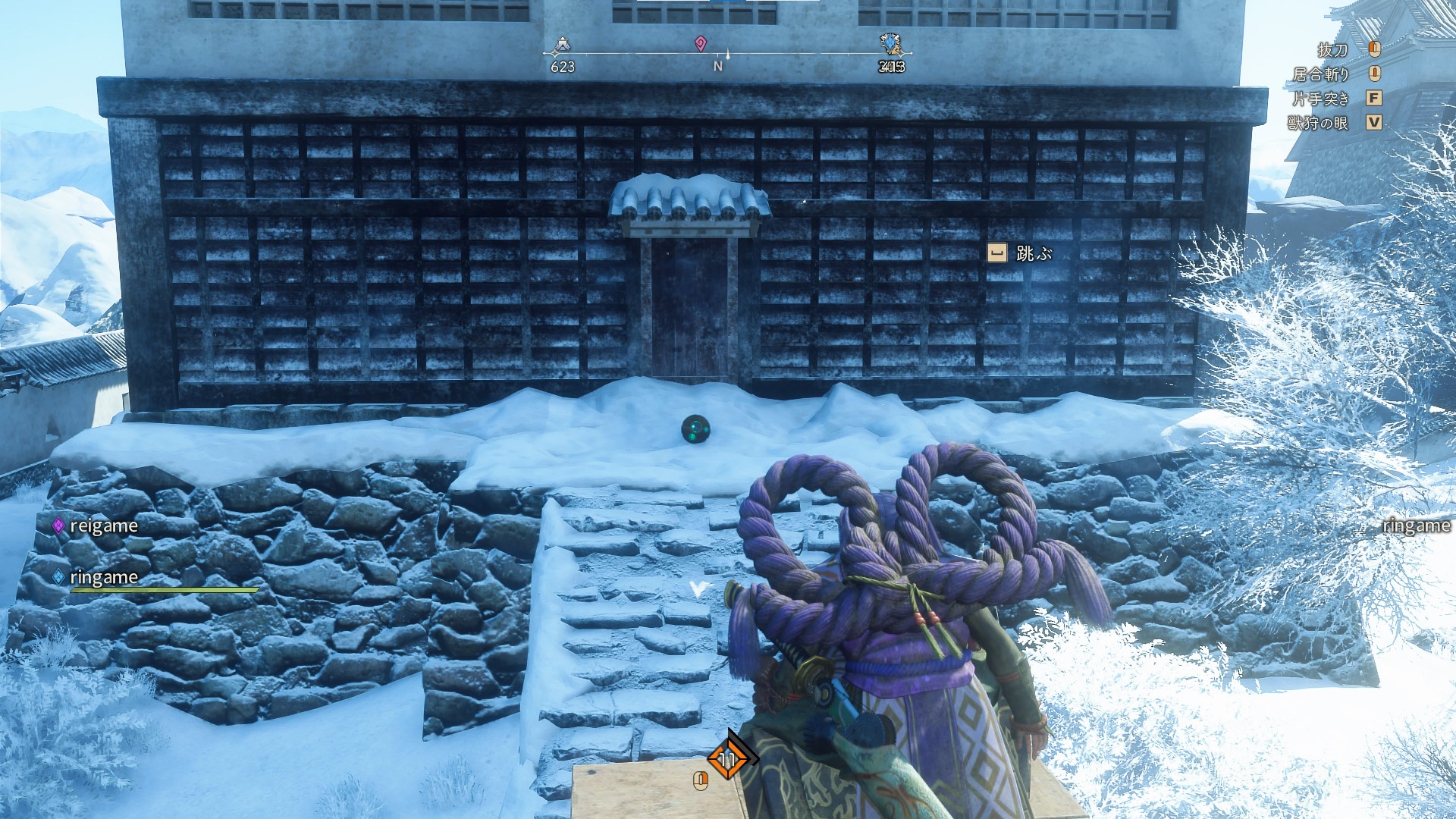The height and width of the screenshot is (819, 1456).
Task: Click the mountain camp marker on the compass
Action: 561,46
